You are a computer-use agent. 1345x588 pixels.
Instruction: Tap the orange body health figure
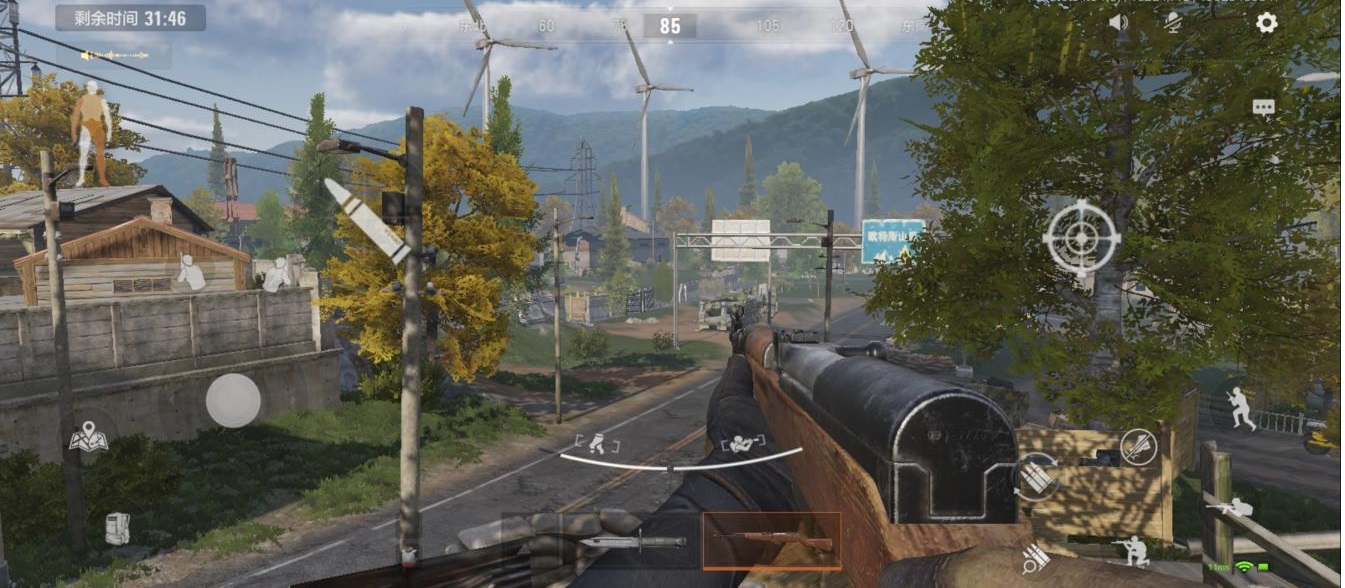click(x=92, y=132)
